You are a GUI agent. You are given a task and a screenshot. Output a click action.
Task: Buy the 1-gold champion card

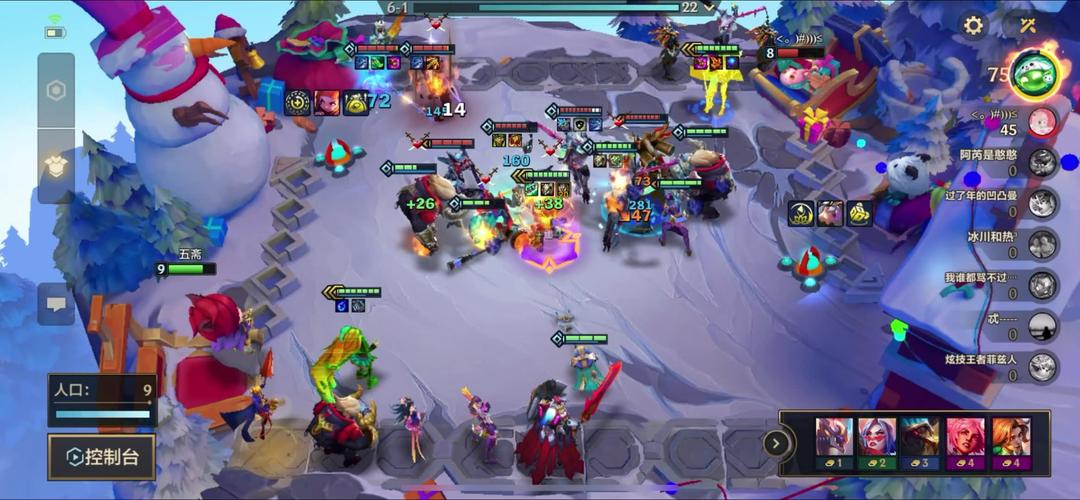[835, 442]
